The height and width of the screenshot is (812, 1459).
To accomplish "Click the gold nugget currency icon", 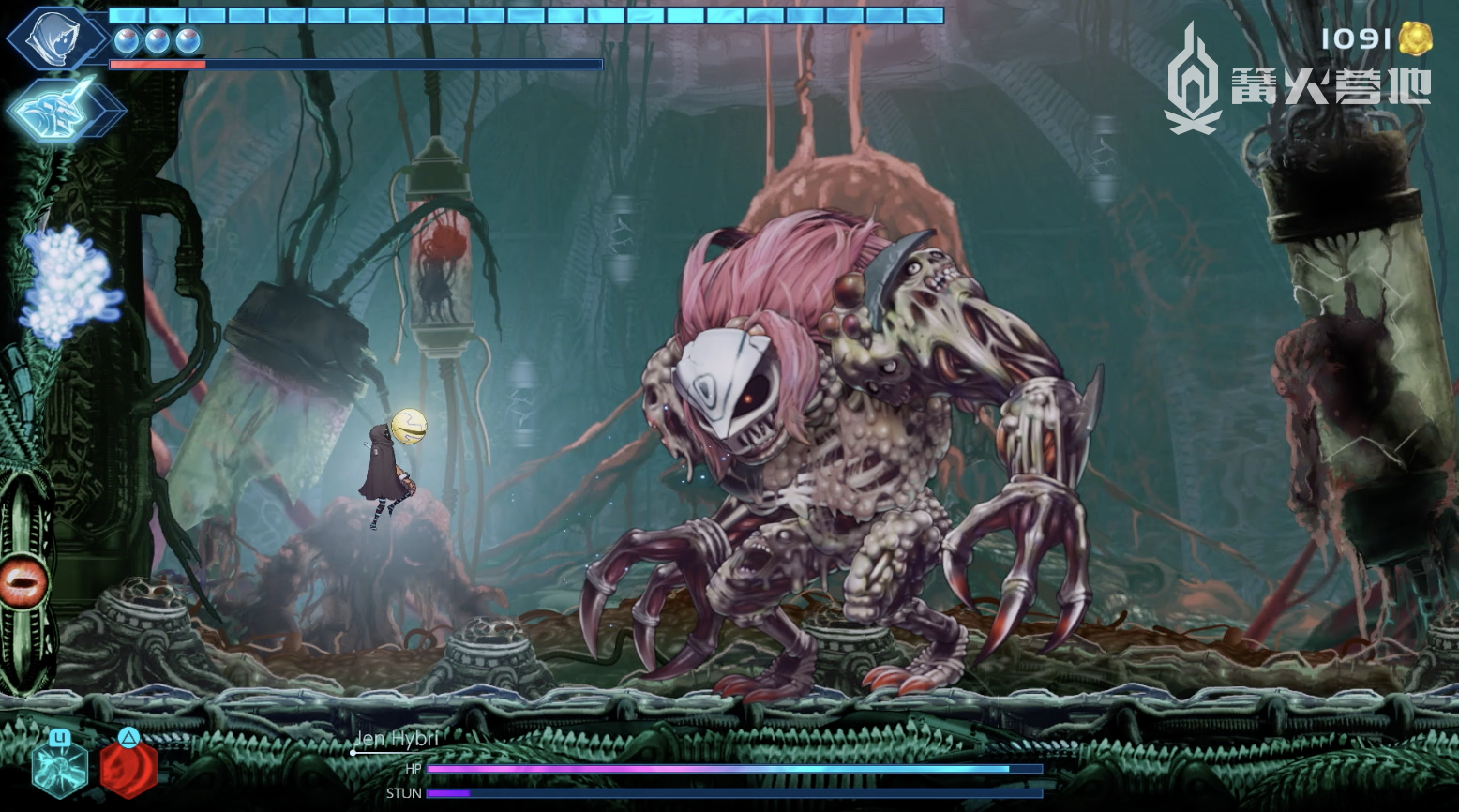I will pos(1415,39).
